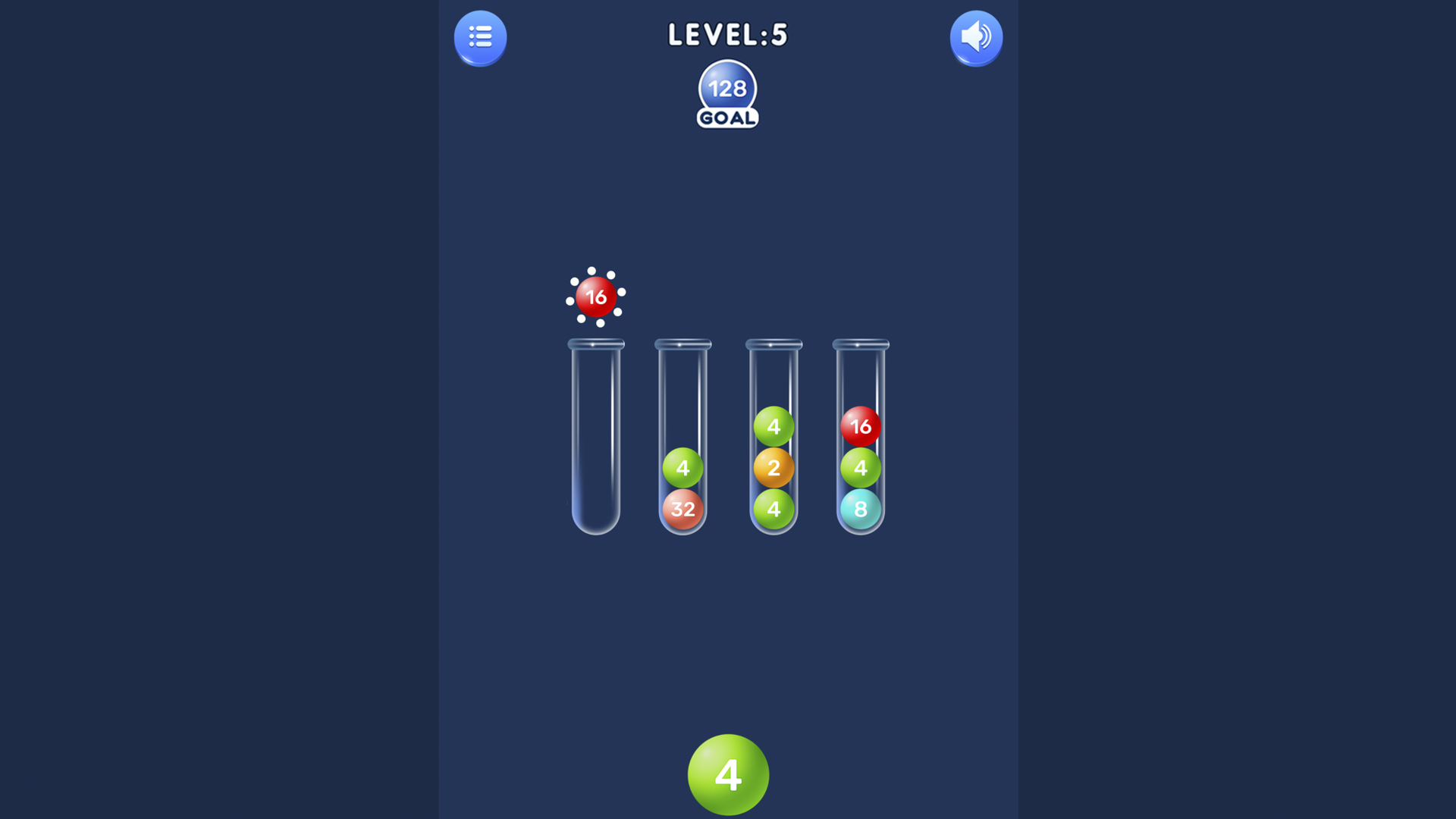This screenshot has height=819, width=1456.
Task: Click the red 16 ball in the rightmost tube
Action: point(861,427)
